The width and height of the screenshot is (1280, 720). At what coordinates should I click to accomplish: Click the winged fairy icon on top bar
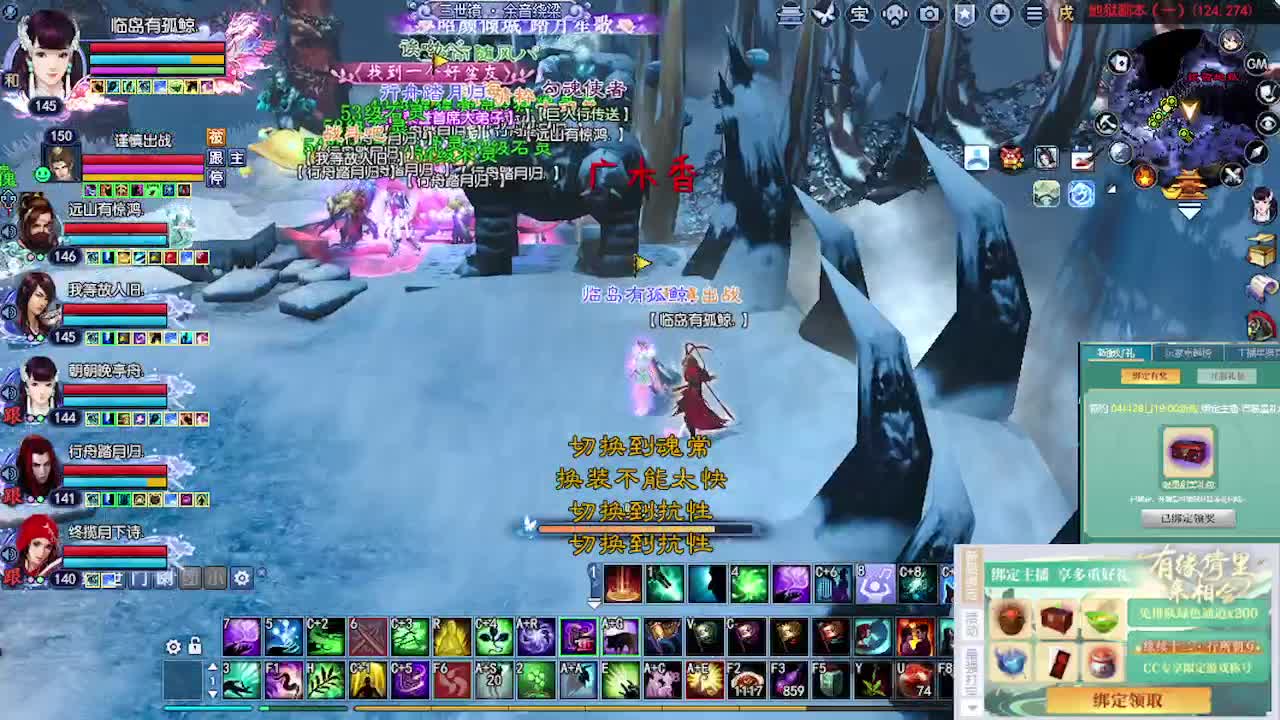[x=823, y=14]
